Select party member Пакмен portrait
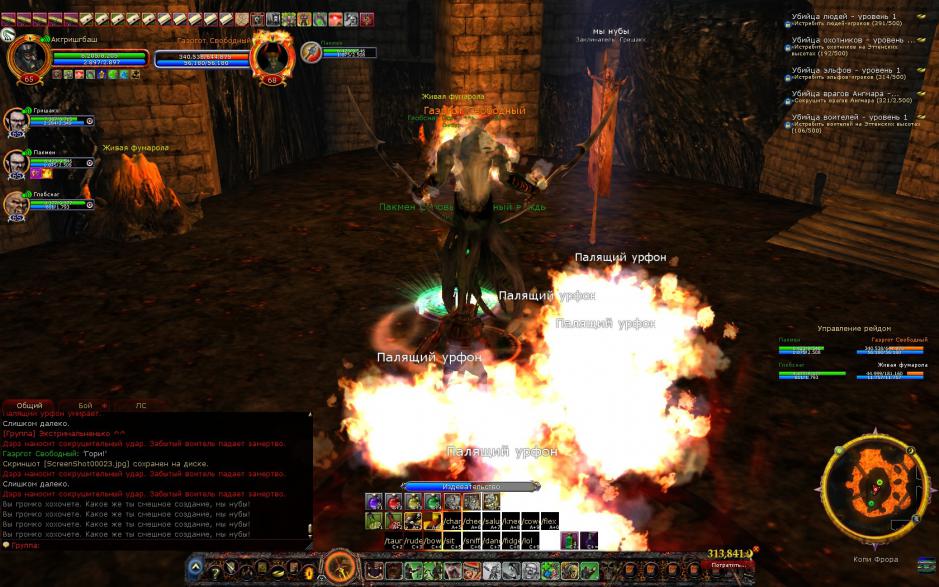This screenshot has height=587, width=939. click(x=17, y=162)
